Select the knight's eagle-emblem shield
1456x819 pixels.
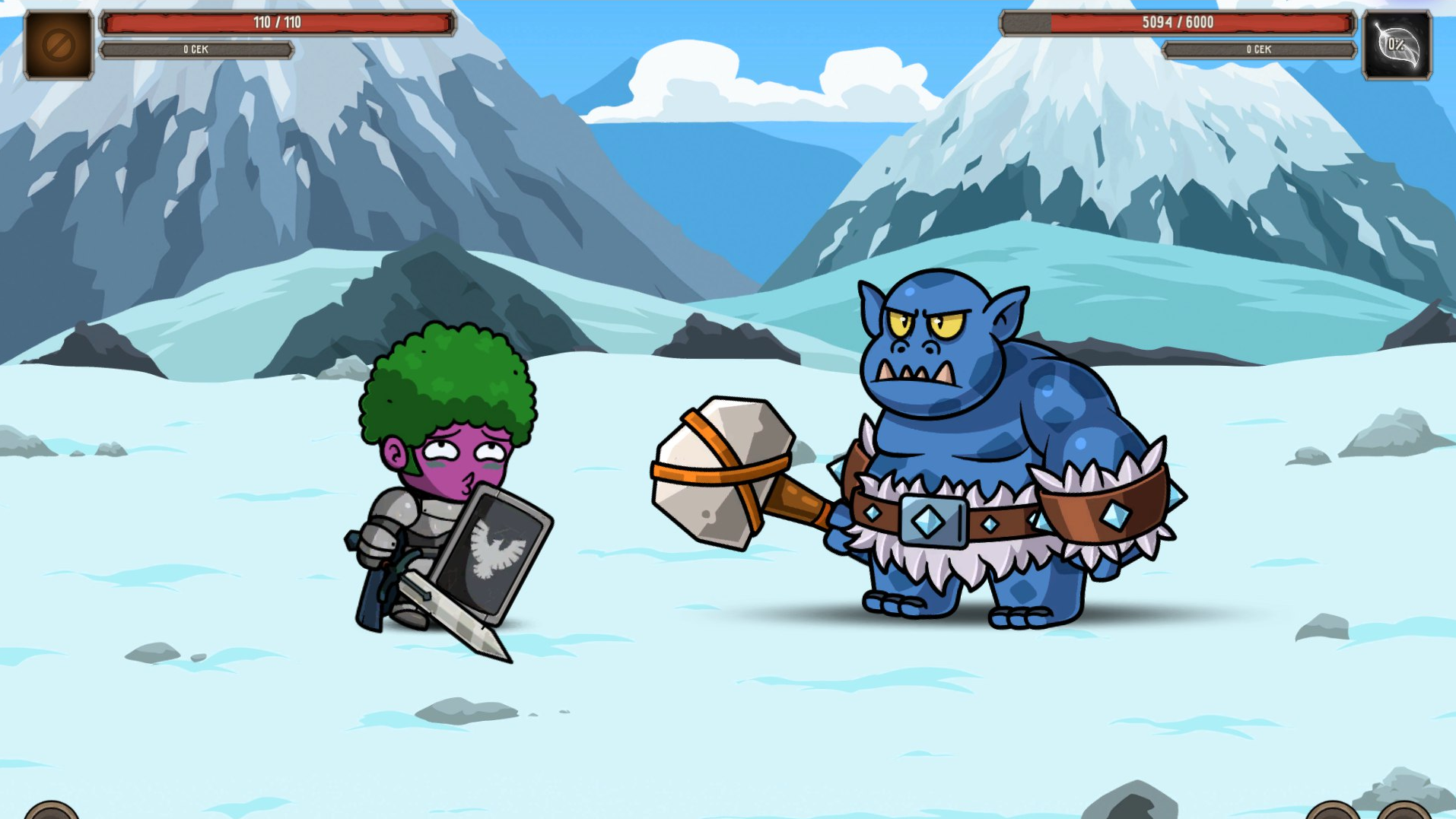coord(494,555)
